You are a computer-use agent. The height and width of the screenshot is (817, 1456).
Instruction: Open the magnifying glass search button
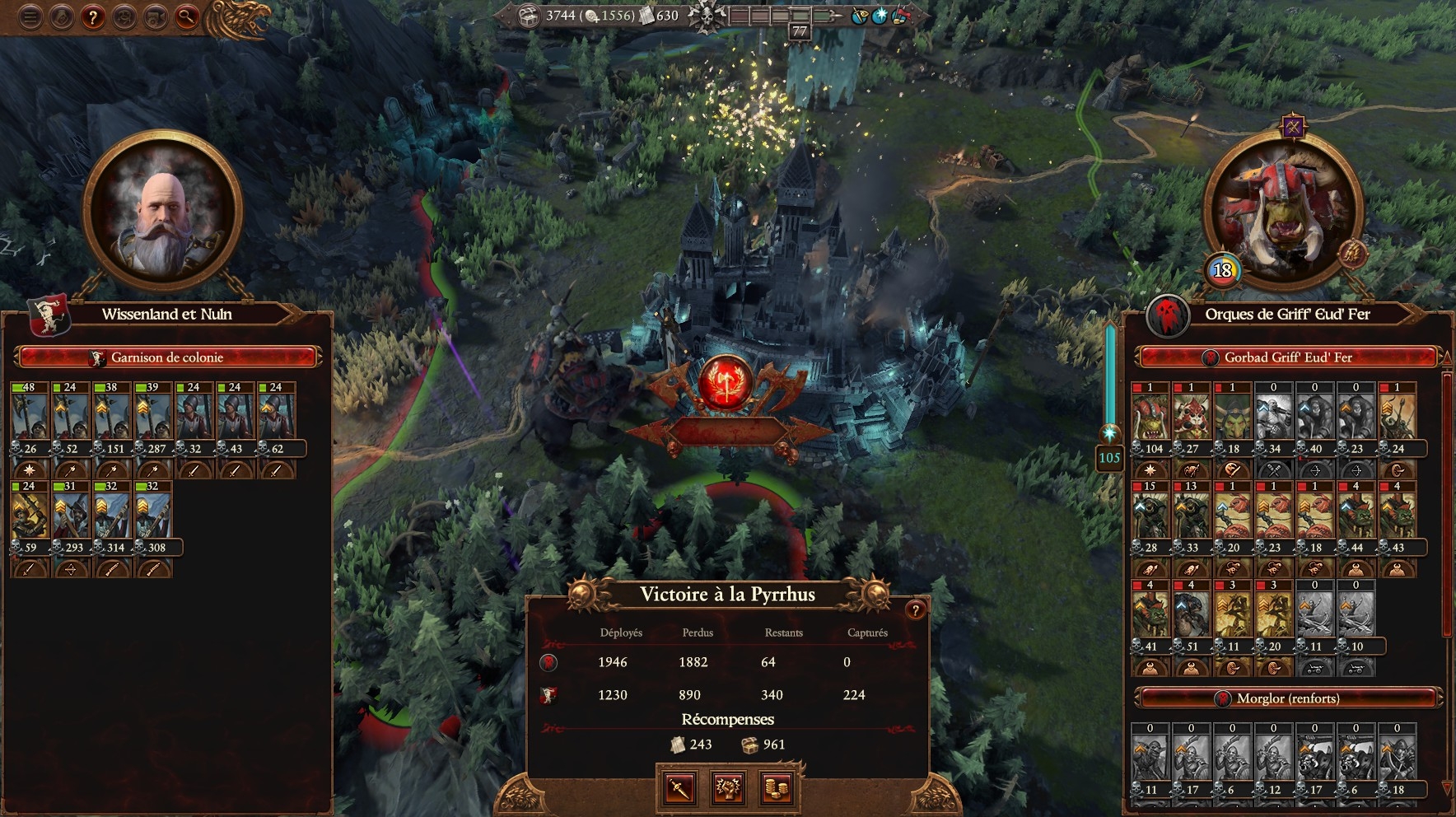188,17
